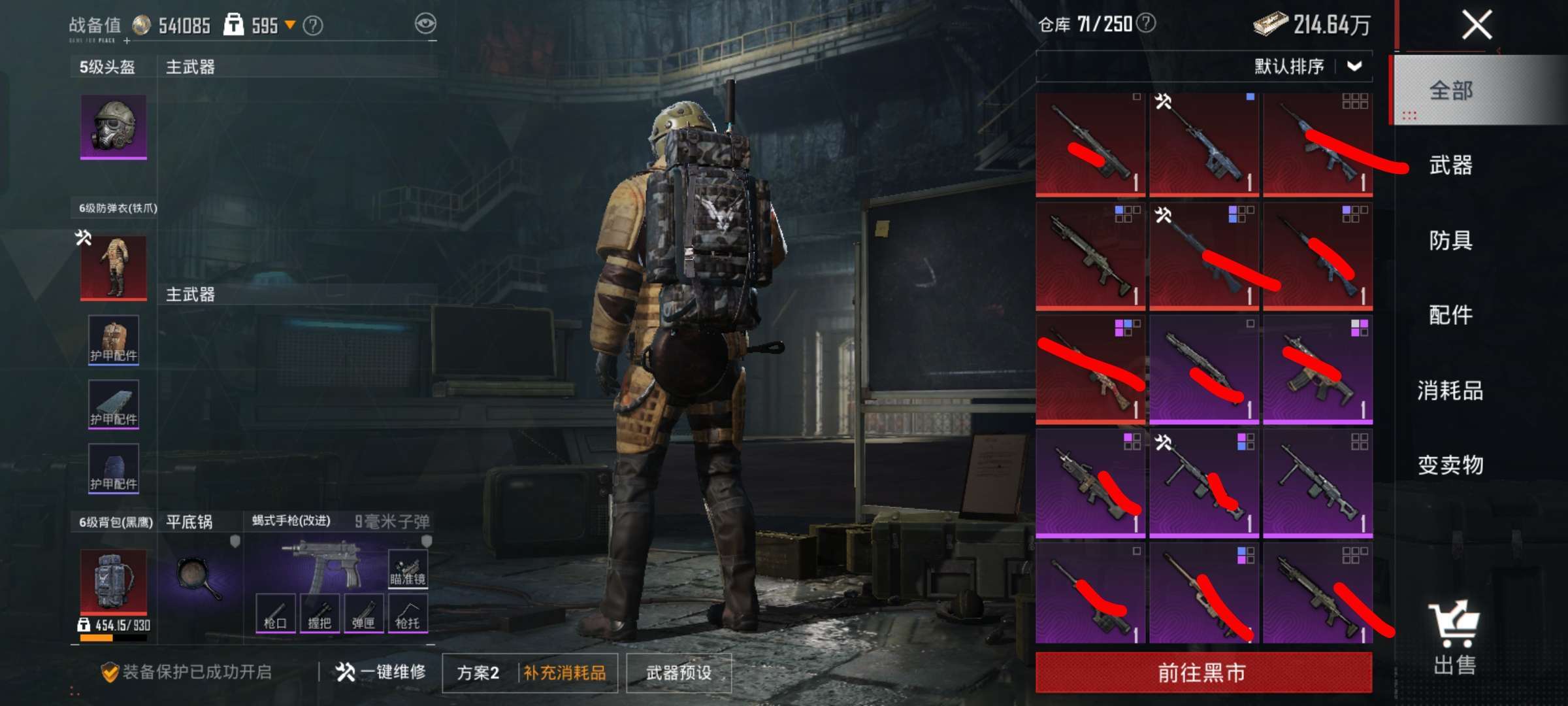Screen dimensions: 1568x706
Task: Close the warehouse screen with X
Action: (1477, 26)
